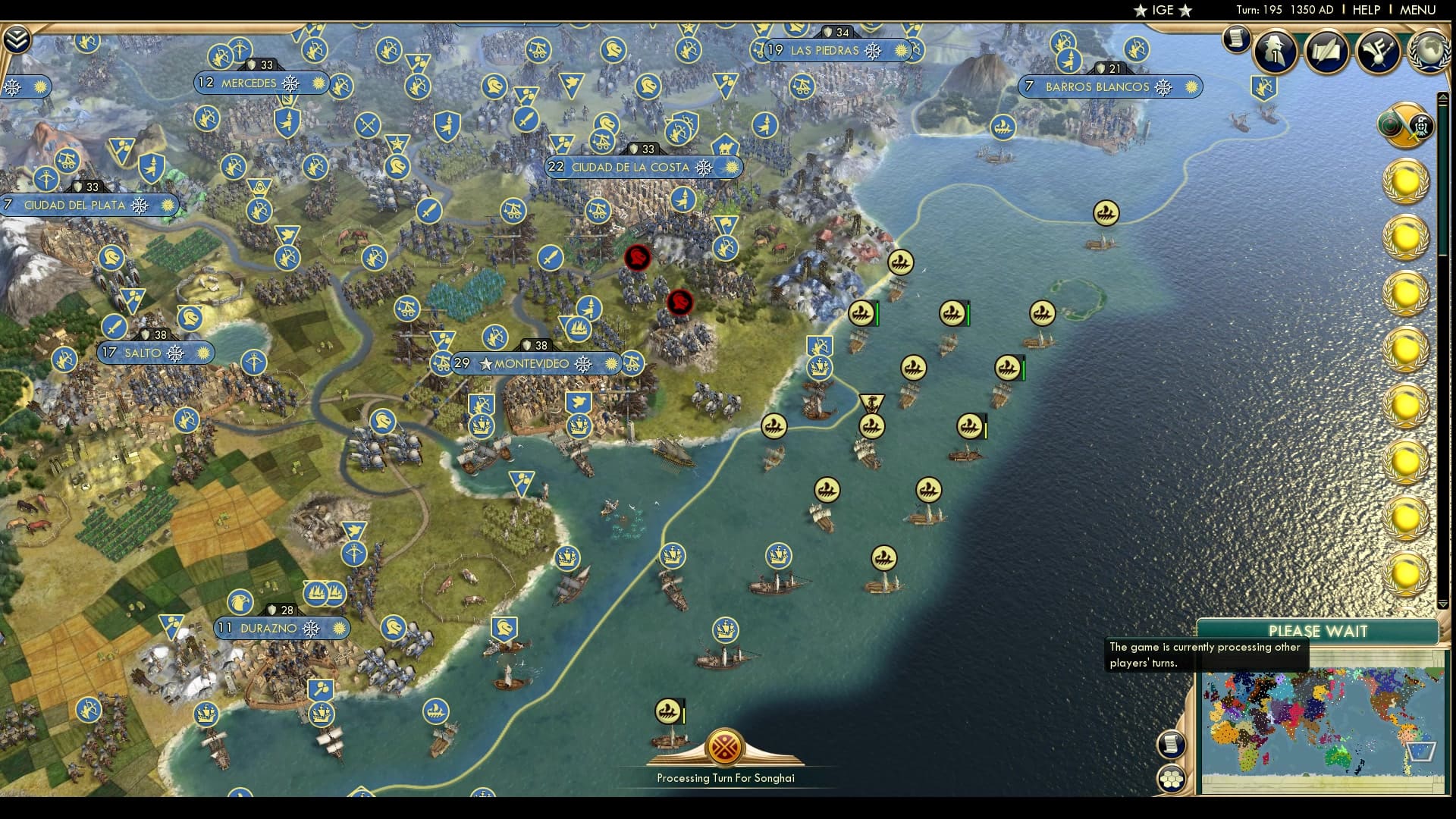The width and height of the screenshot is (1456, 819).
Task: Toggle Strategic View with the hex icon
Action: pos(1170,779)
